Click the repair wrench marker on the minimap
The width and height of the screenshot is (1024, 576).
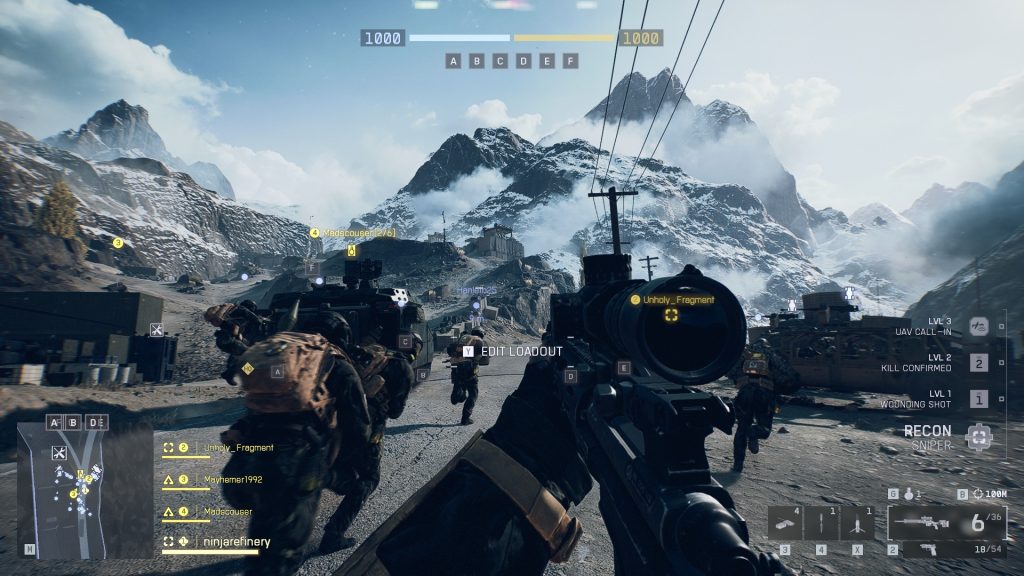[x=59, y=453]
